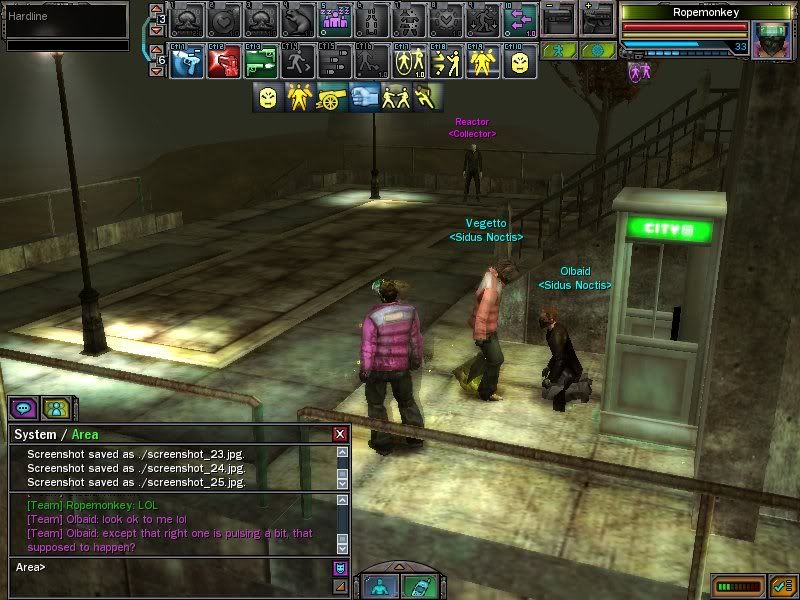Screen dimensions: 800x600
Task: Click the yellow mask icon in the hotbar
Action: [518, 63]
